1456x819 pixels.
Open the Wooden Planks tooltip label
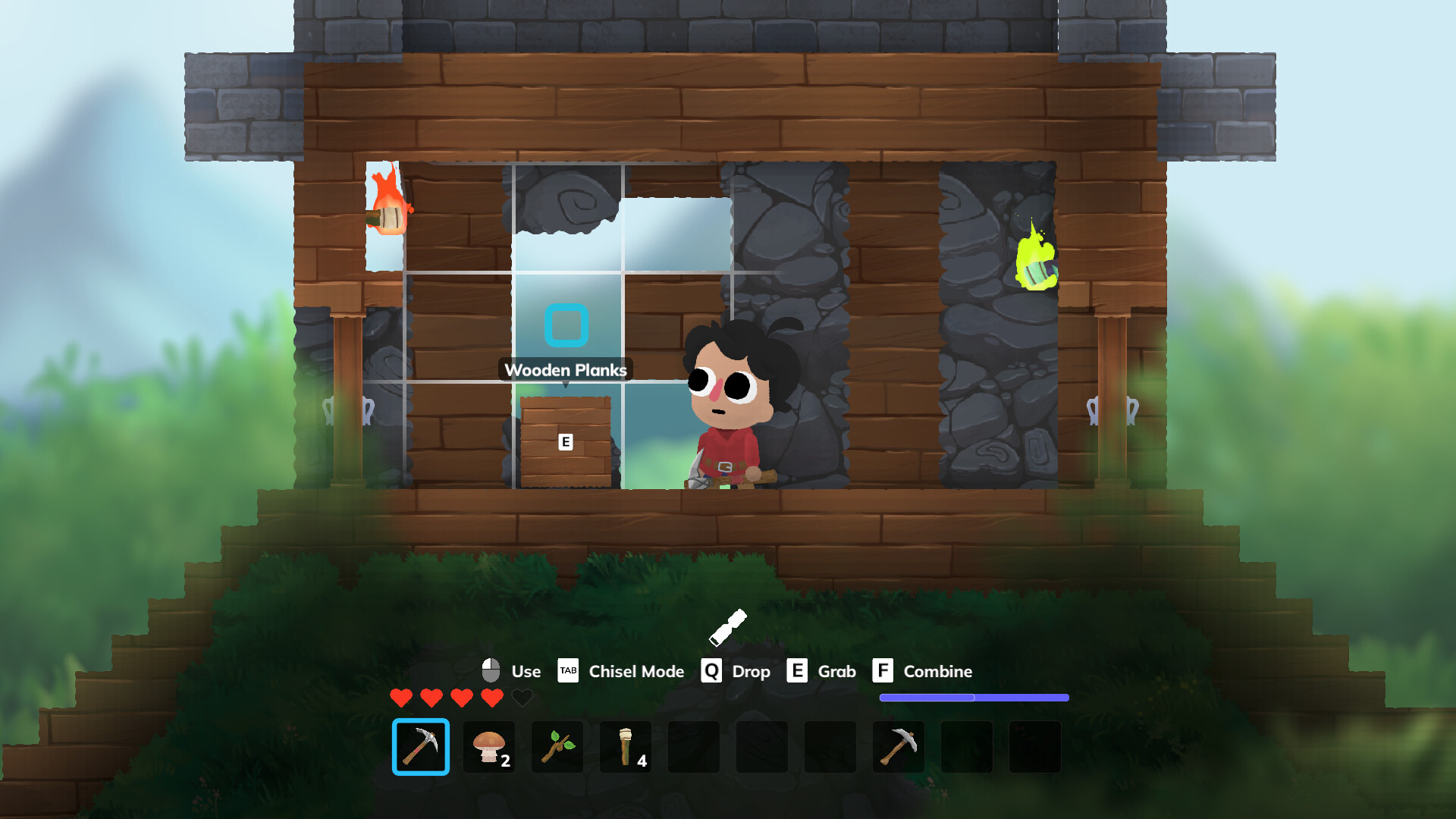(x=566, y=370)
